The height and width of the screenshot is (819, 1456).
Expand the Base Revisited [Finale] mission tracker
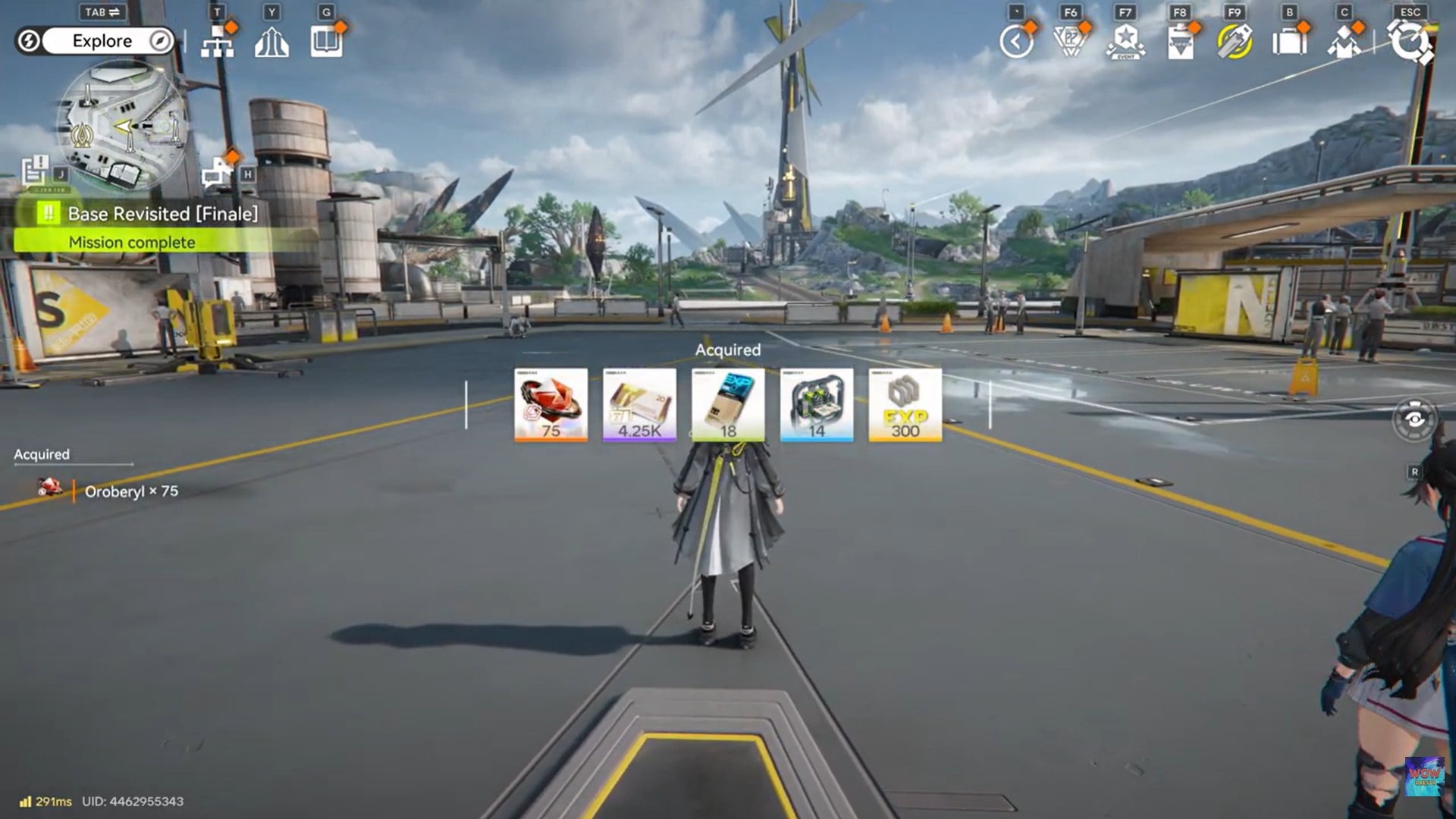(x=162, y=214)
